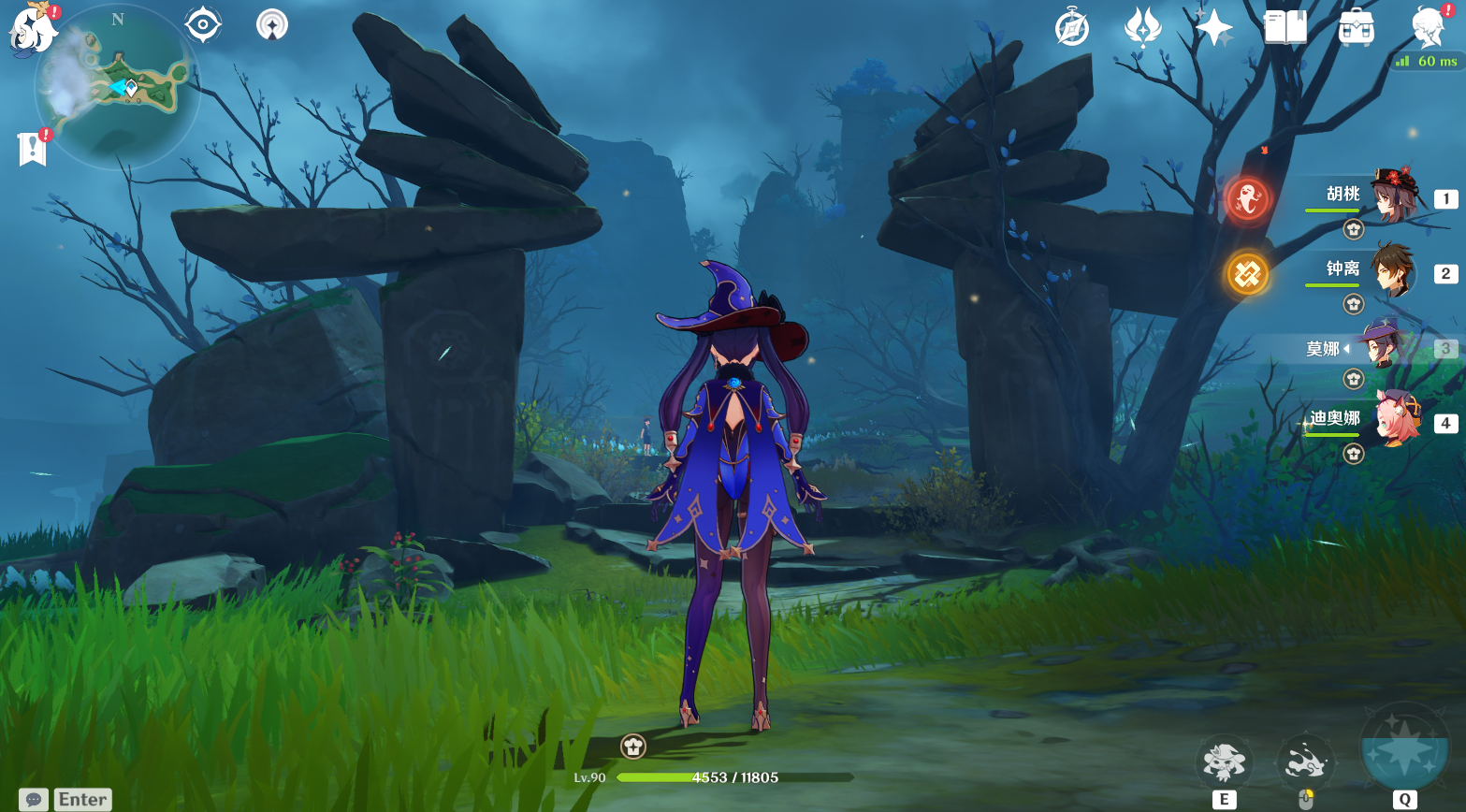1466x812 pixels.
Task: Open the inventory backpack
Action: click(x=1356, y=27)
